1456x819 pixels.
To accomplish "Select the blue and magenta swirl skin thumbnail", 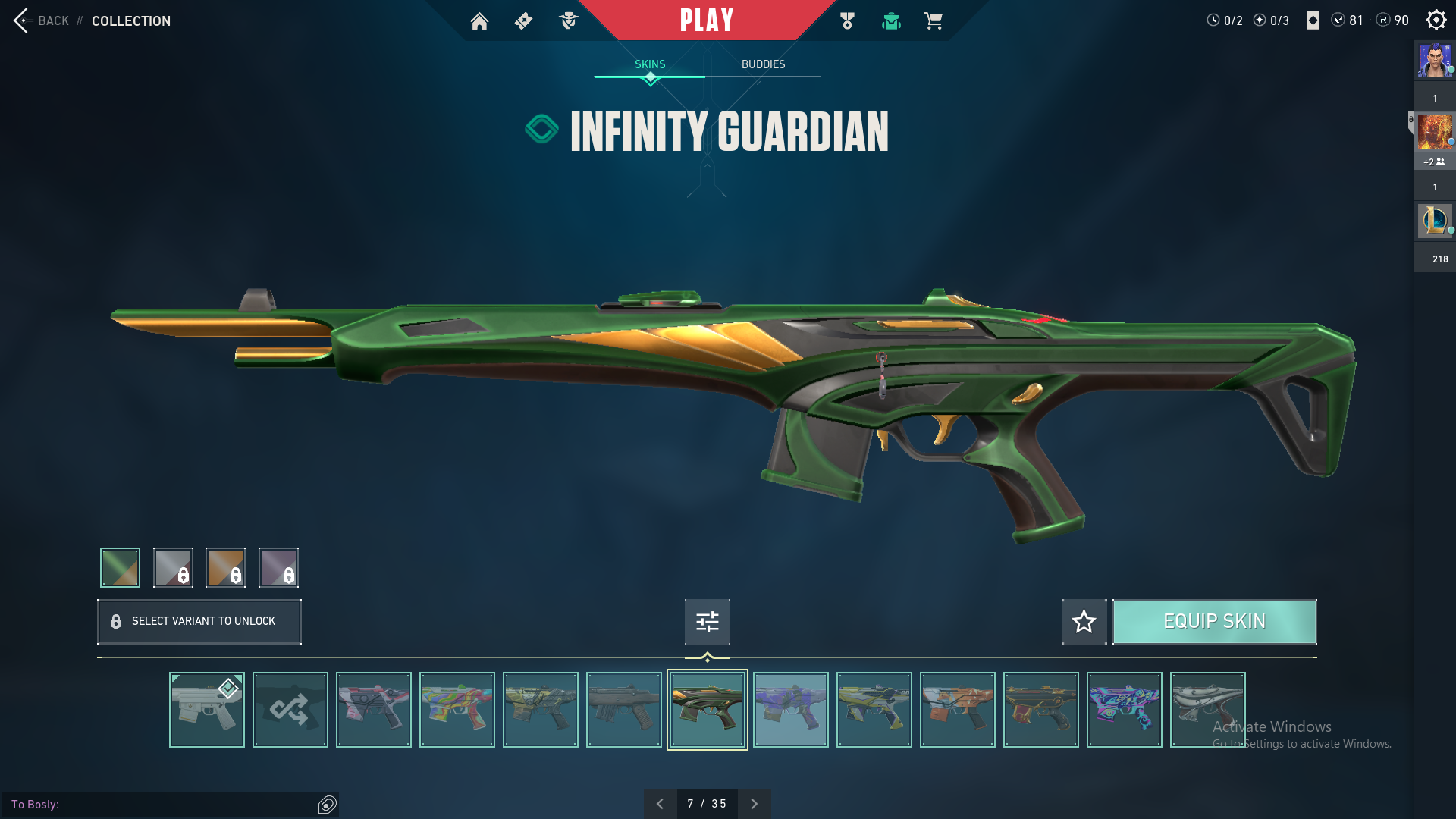I will (1124, 710).
